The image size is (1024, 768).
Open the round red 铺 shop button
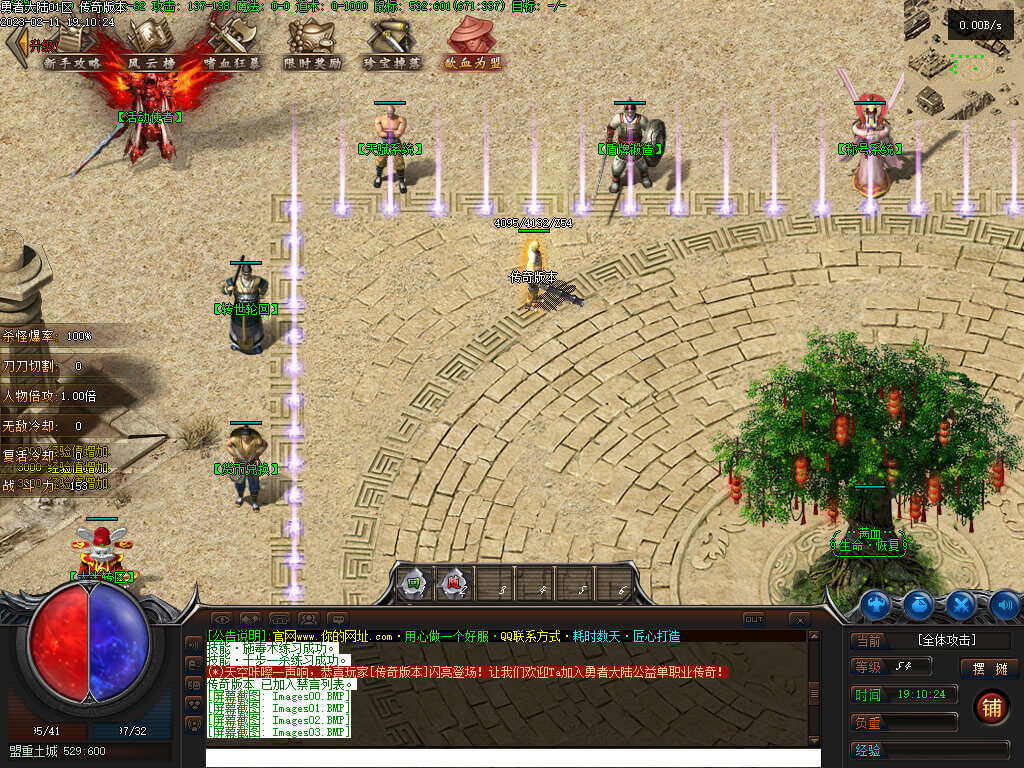990,707
